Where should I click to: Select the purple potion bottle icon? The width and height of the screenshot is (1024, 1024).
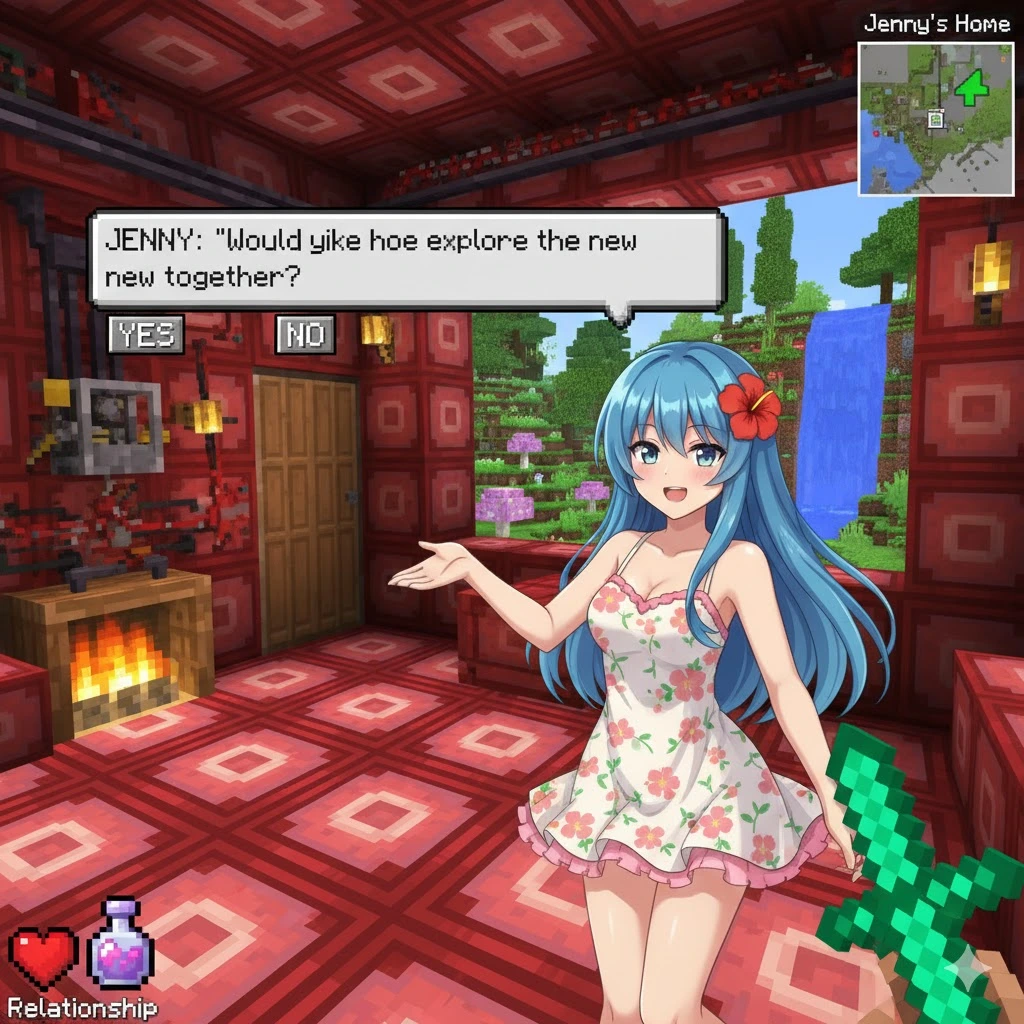click(121, 947)
